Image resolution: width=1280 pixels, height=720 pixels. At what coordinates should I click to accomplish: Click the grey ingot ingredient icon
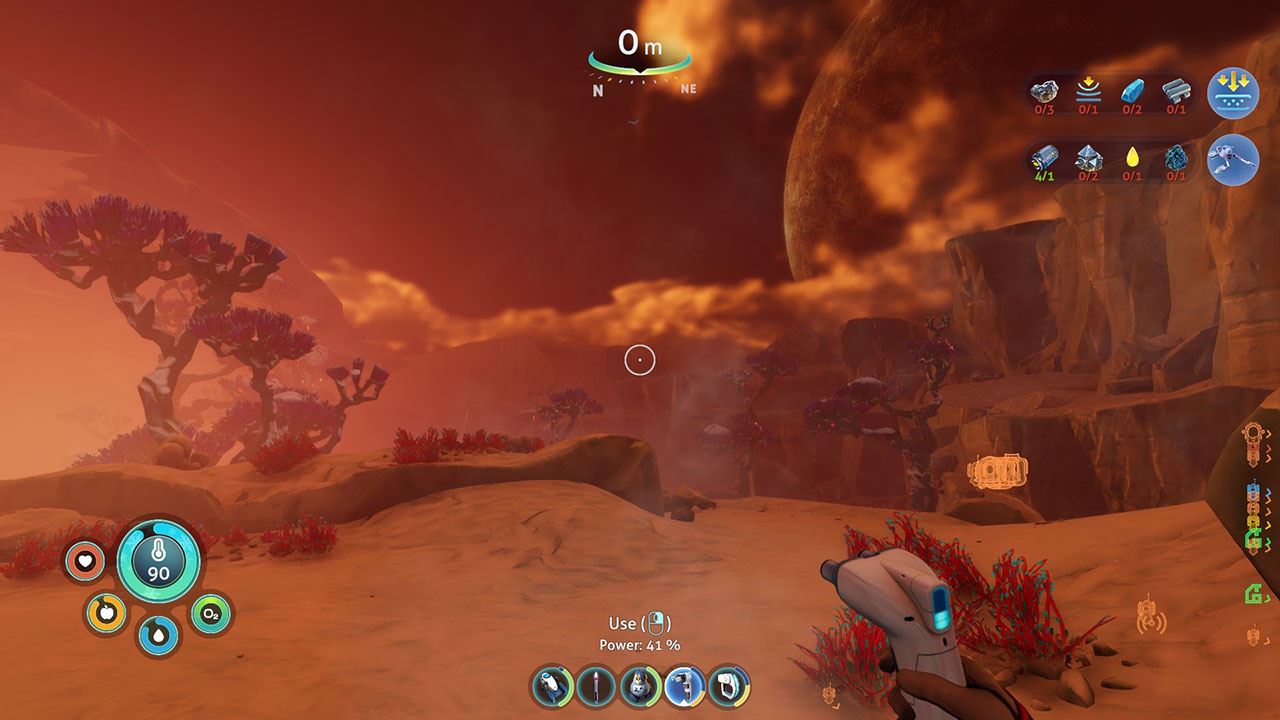coord(1176,92)
